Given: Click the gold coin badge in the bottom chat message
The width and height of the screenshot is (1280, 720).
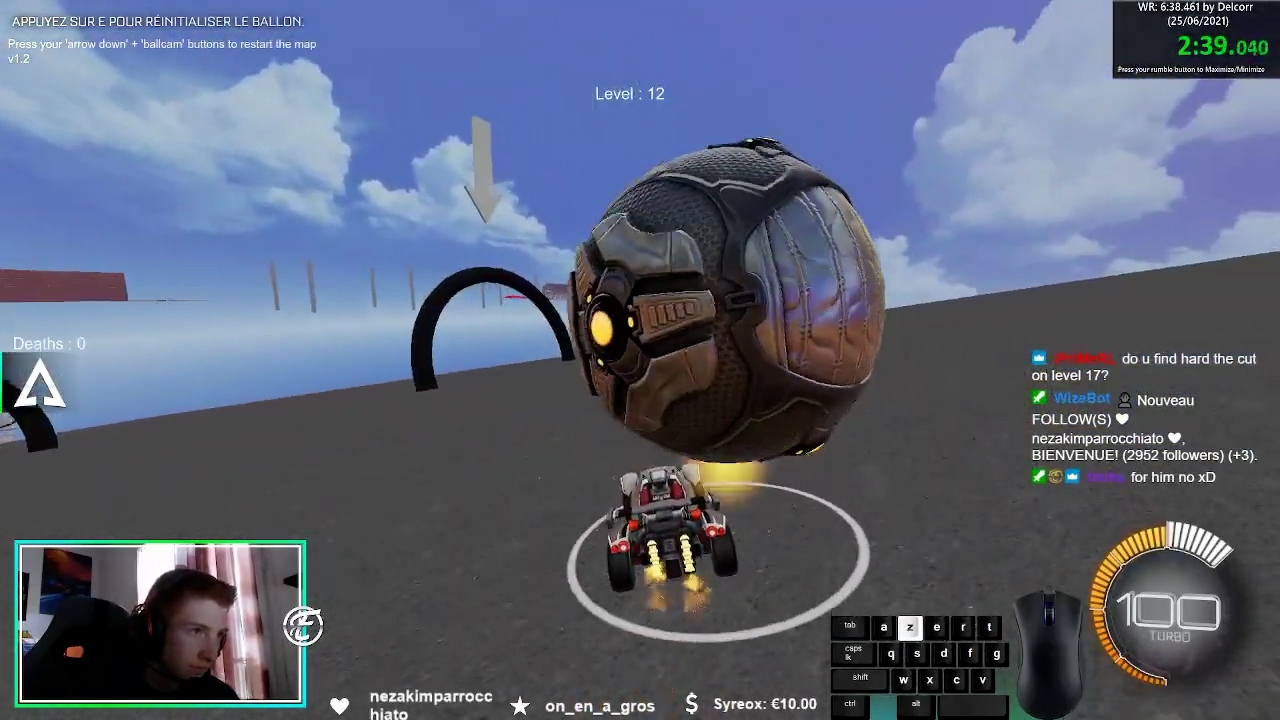Looking at the screenshot, I should click(1055, 477).
